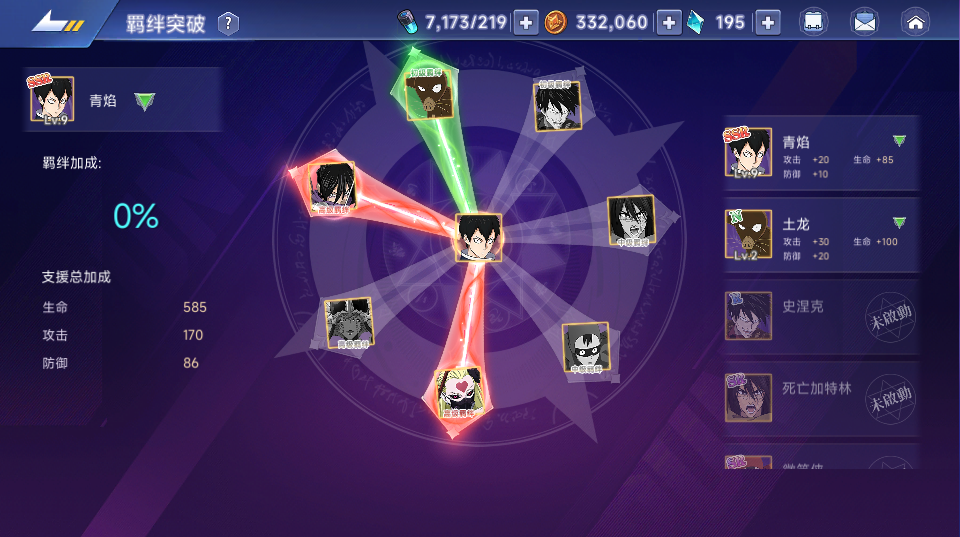Open the help question mark

(229, 23)
